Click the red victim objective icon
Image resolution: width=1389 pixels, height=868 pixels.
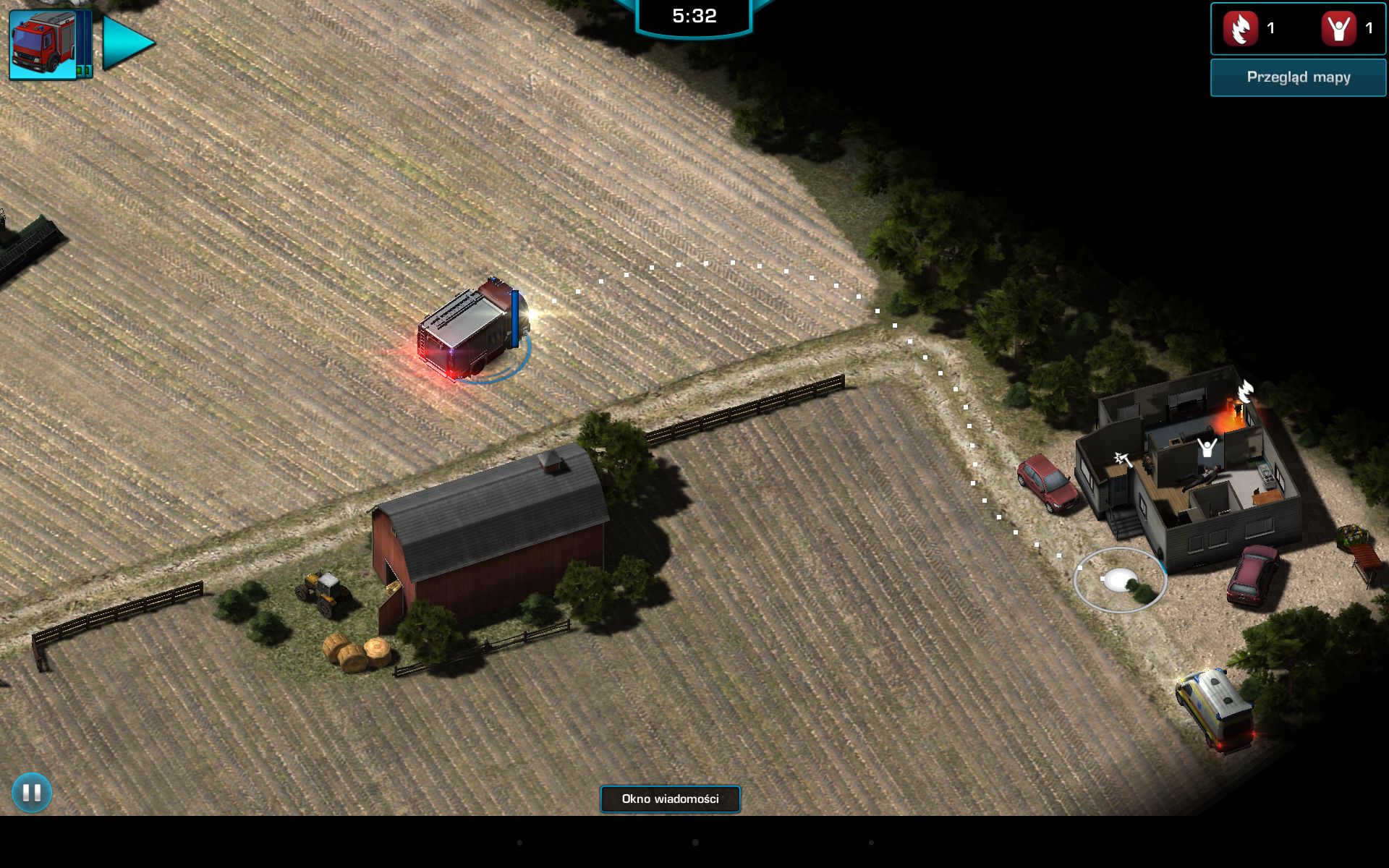1338,29
